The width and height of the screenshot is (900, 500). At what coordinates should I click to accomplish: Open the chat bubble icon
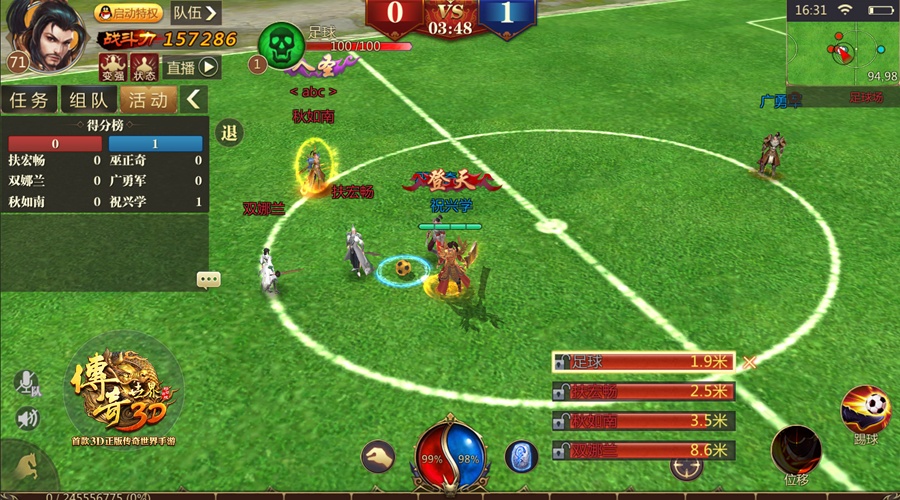(x=208, y=280)
